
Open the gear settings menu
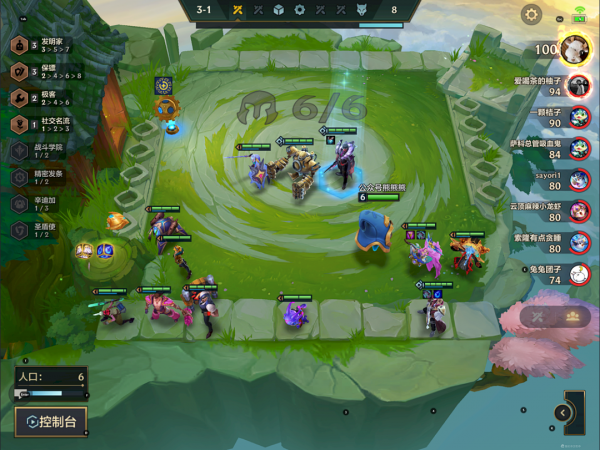(x=532, y=15)
